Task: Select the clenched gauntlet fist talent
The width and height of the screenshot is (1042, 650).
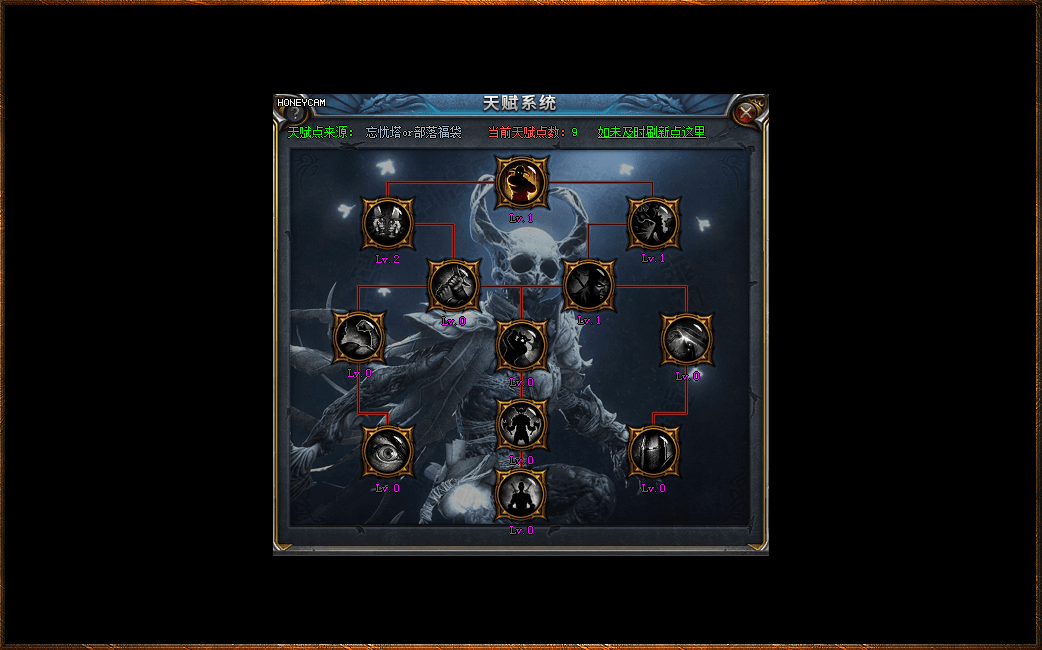Action: point(454,285)
